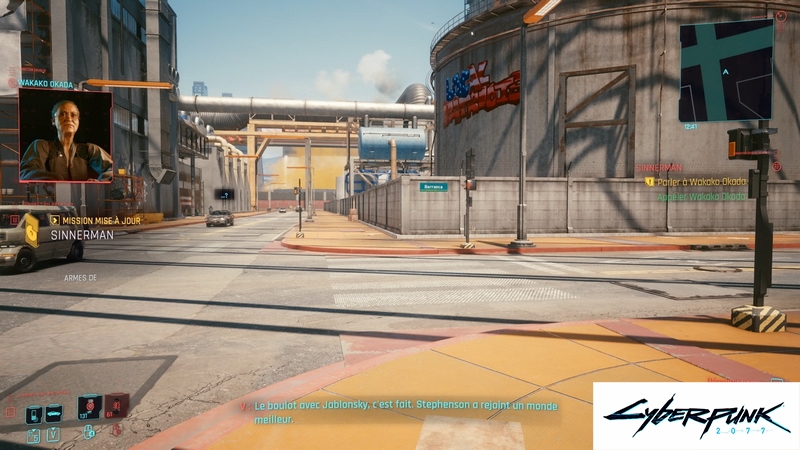Open the minimap
800x450 pixels.
pyautogui.click(x=726, y=69)
